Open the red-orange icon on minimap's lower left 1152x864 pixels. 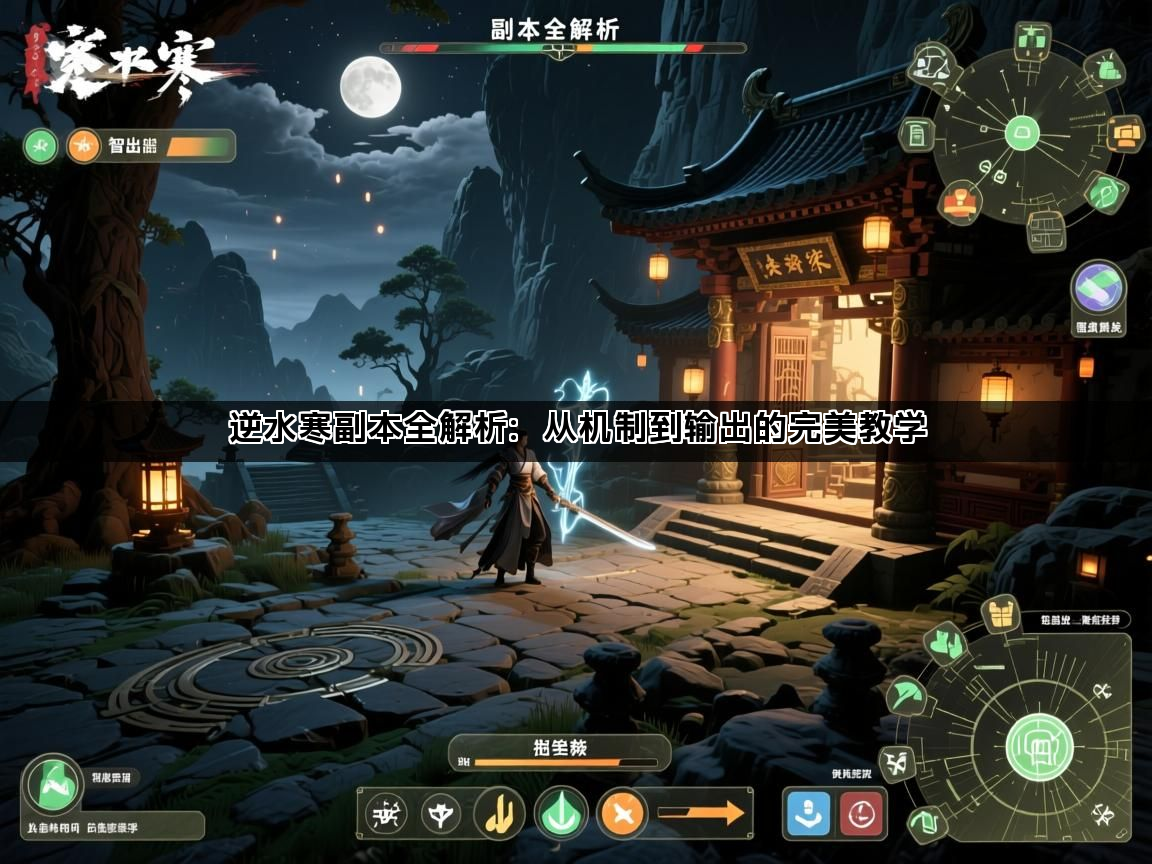point(962,200)
